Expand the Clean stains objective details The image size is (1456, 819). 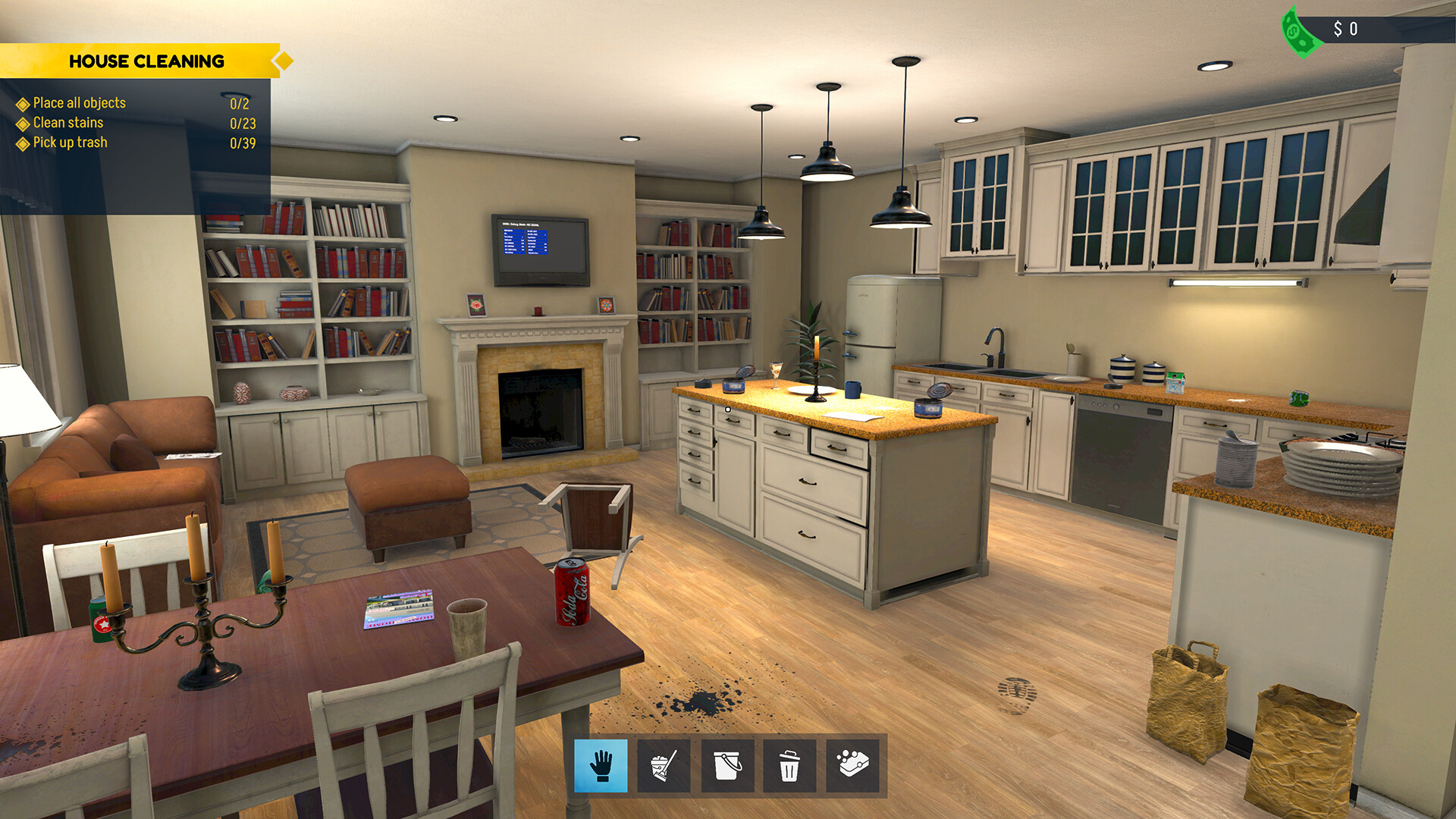pyautogui.click(x=23, y=122)
